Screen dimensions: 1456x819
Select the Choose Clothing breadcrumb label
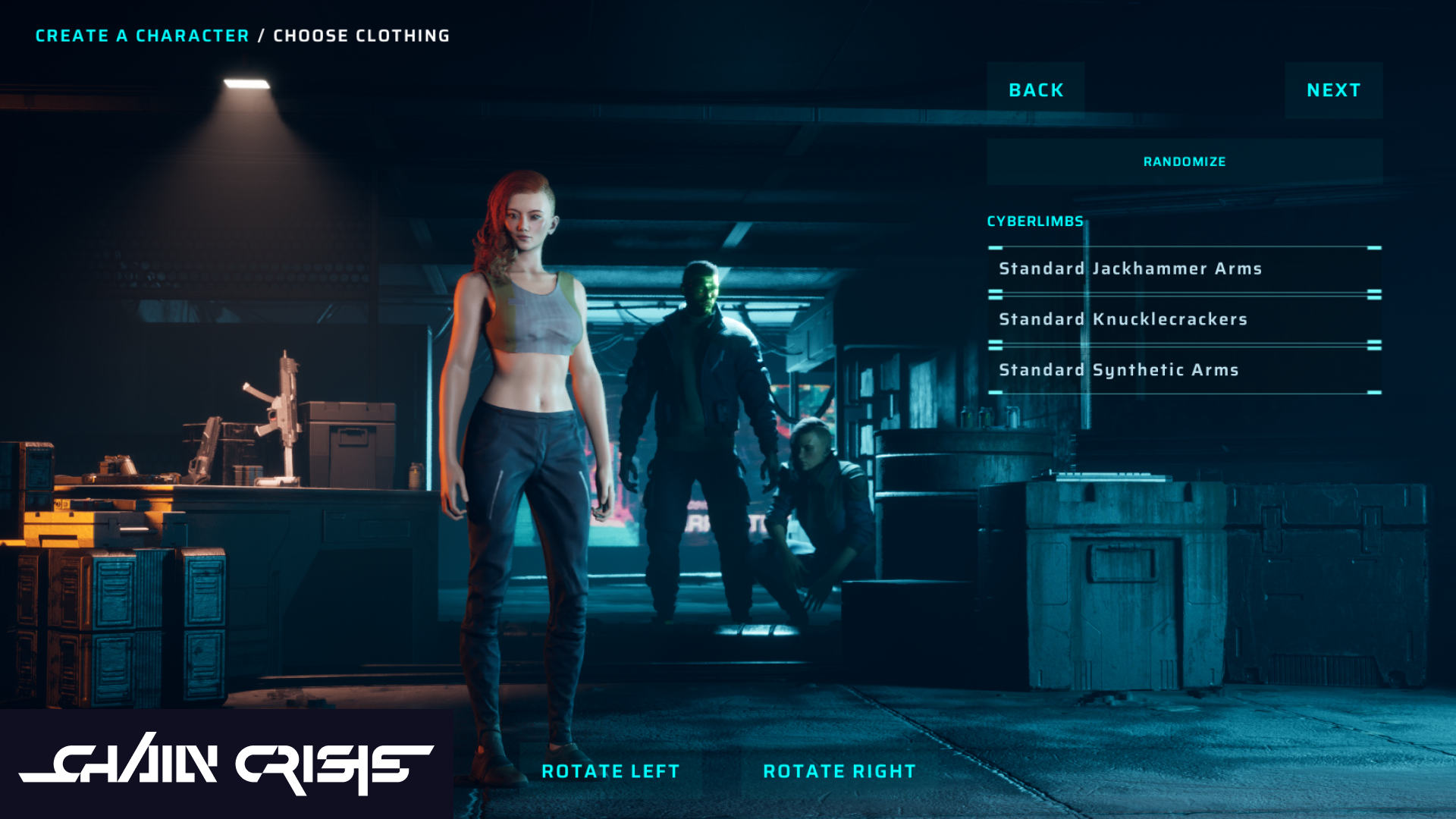[360, 35]
